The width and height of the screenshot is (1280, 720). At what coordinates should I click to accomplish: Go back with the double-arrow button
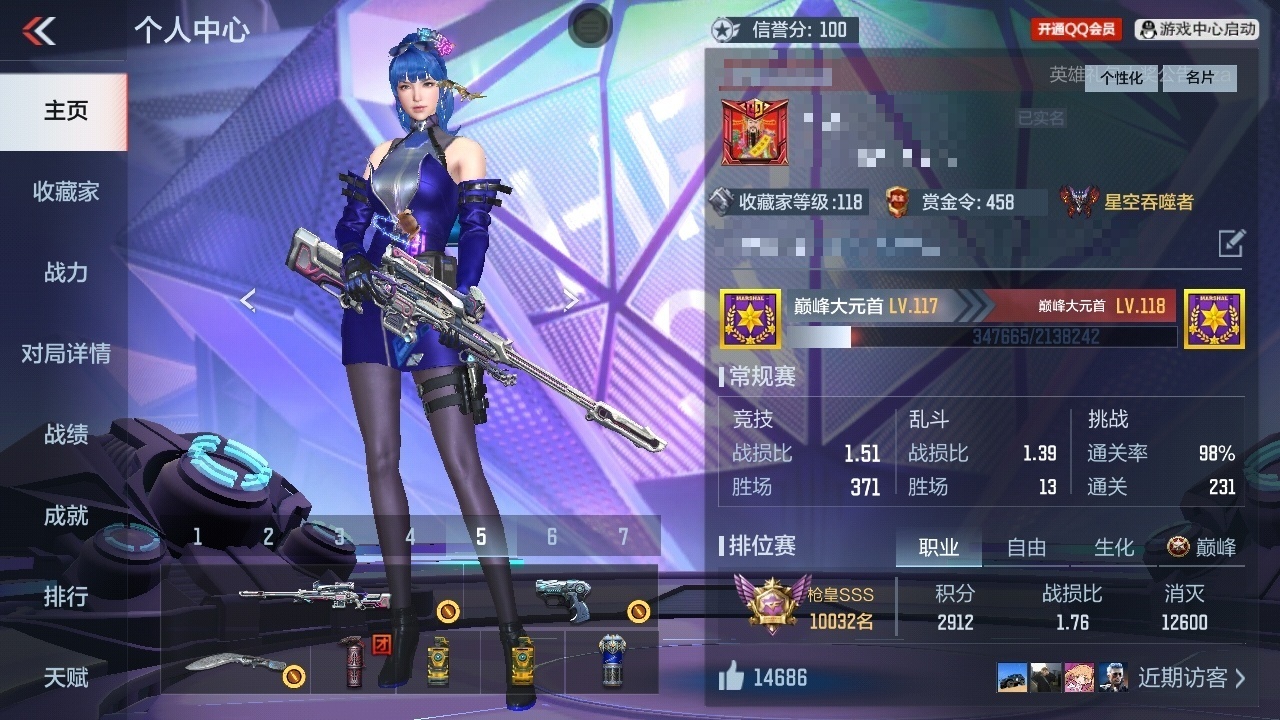39,30
